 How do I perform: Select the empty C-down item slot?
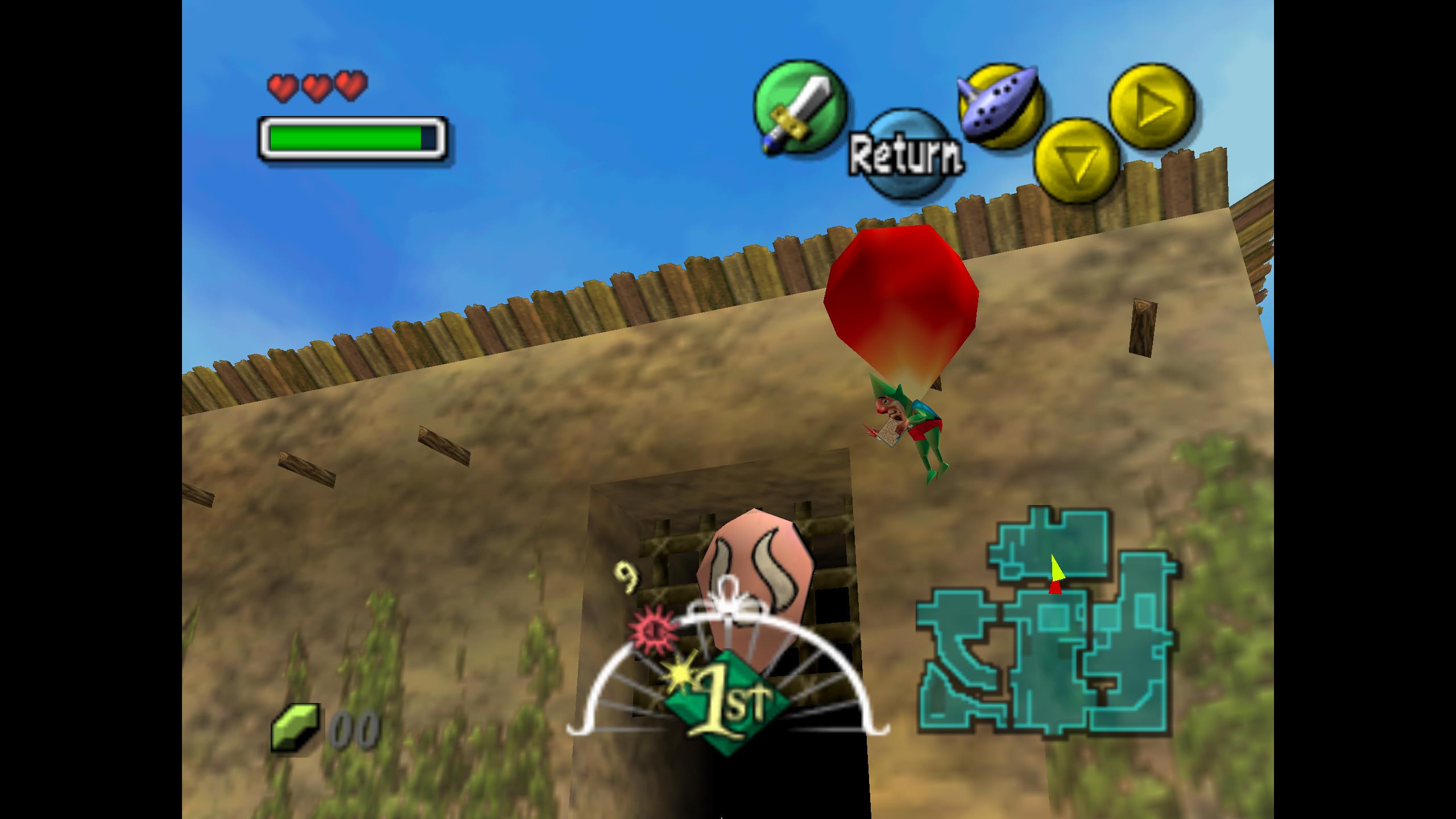coord(1076,161)
